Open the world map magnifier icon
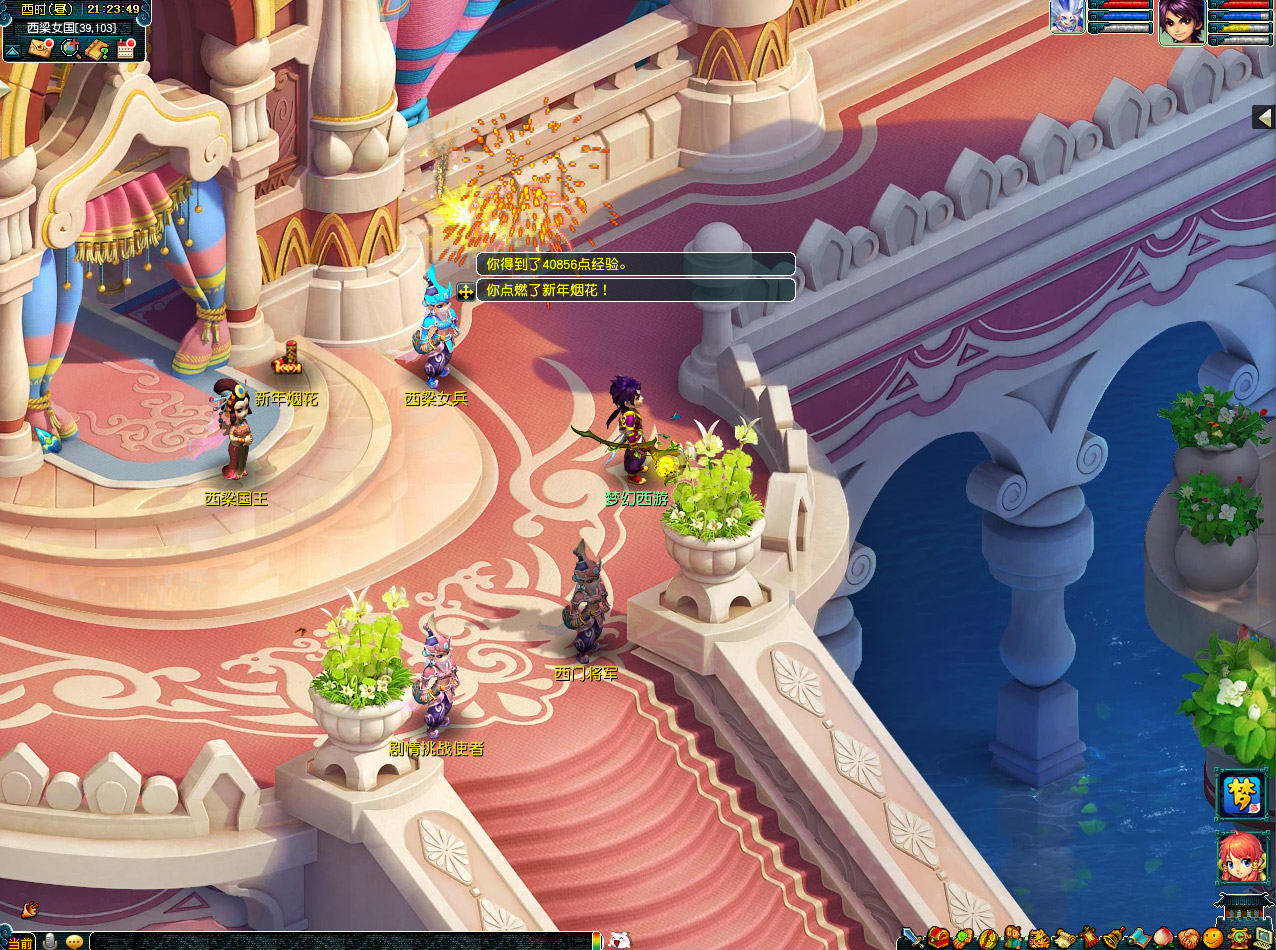Screen dimensions: 1276x950 click(71, 49)
